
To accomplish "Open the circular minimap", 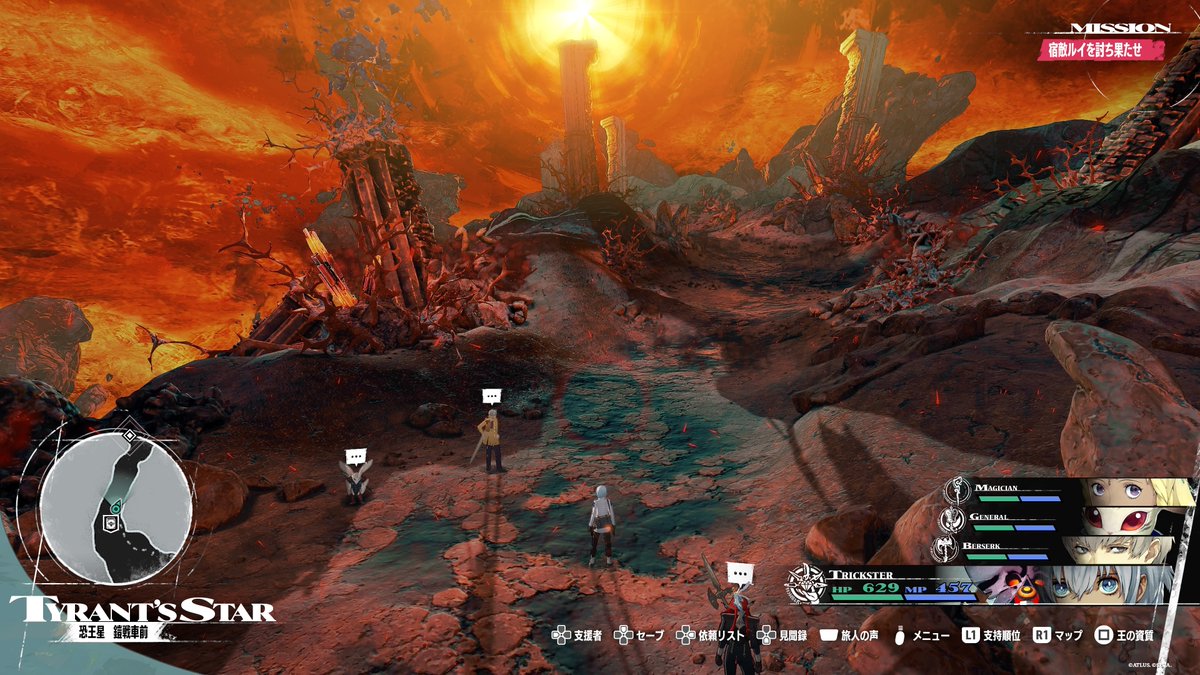I will (116, 508).
